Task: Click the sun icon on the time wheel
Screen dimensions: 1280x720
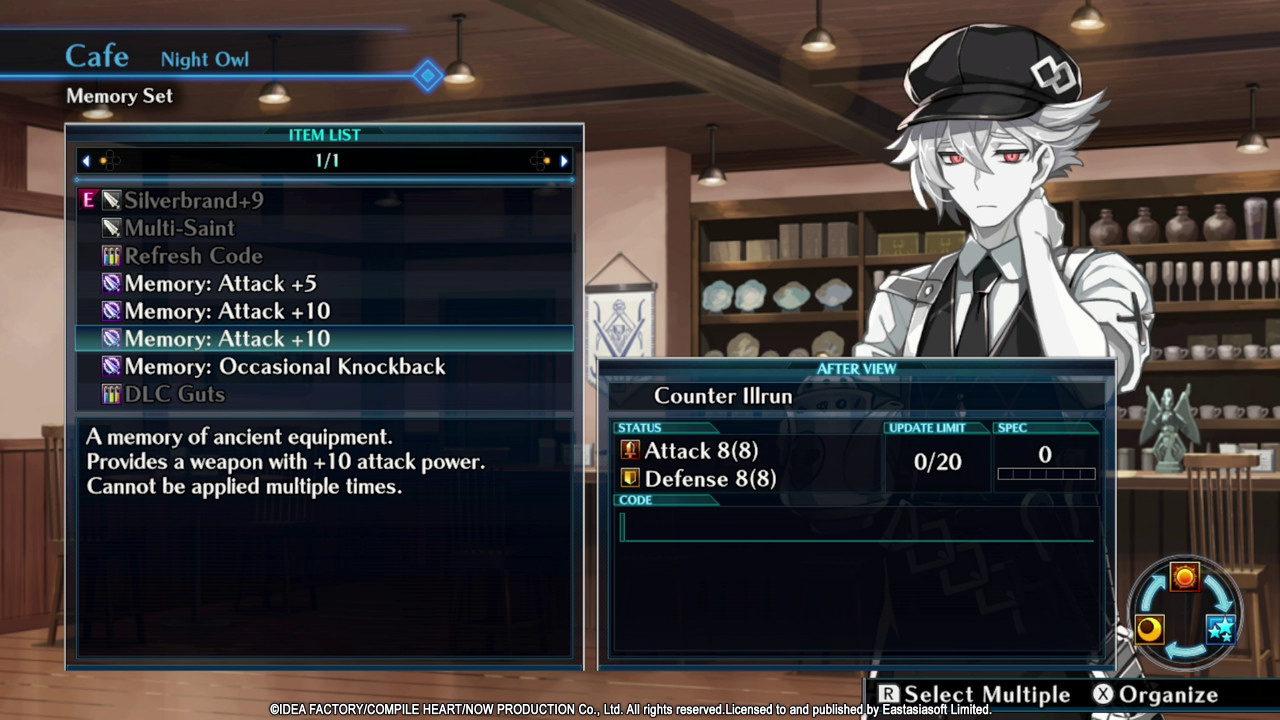Action: click(1185, 577)
